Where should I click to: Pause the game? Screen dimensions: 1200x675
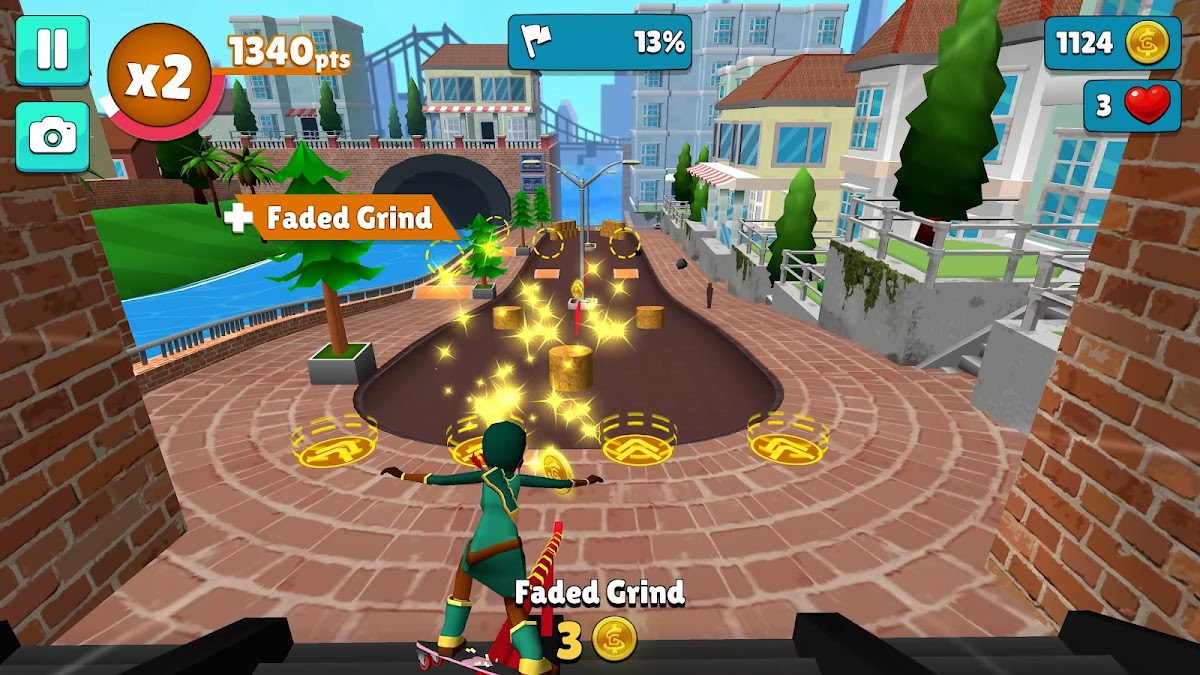coord(52,50)
